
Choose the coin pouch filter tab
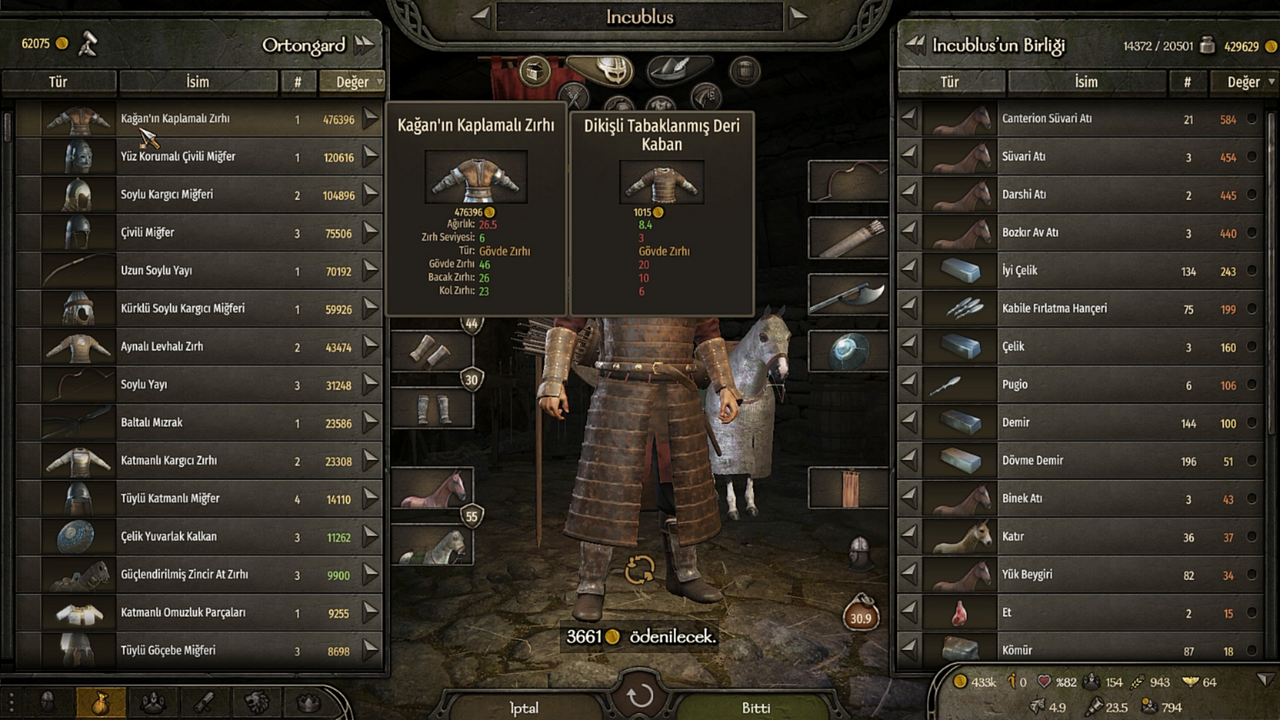coord(101,701)
